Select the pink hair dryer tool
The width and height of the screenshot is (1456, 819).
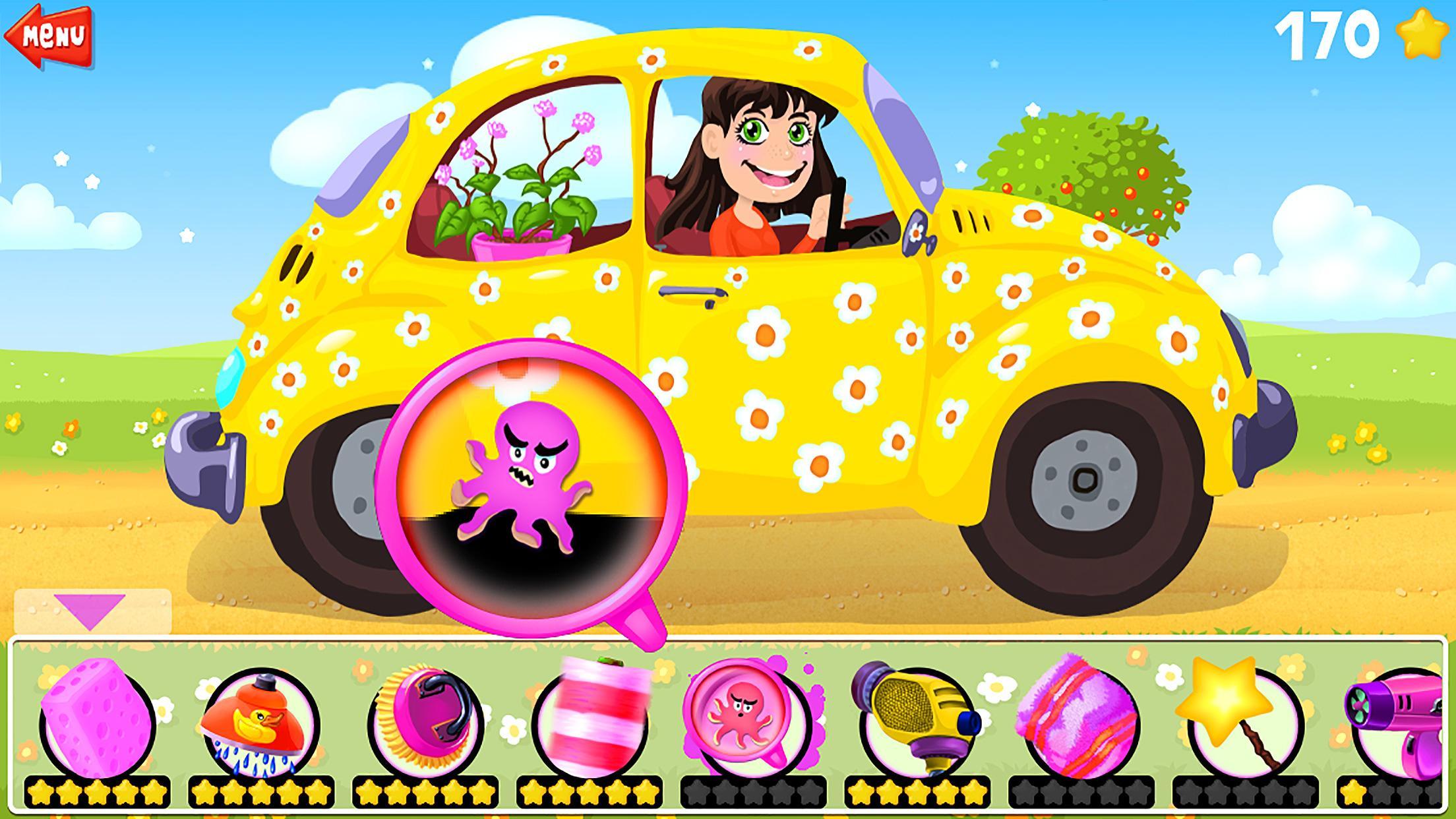tap(1418, 715)
